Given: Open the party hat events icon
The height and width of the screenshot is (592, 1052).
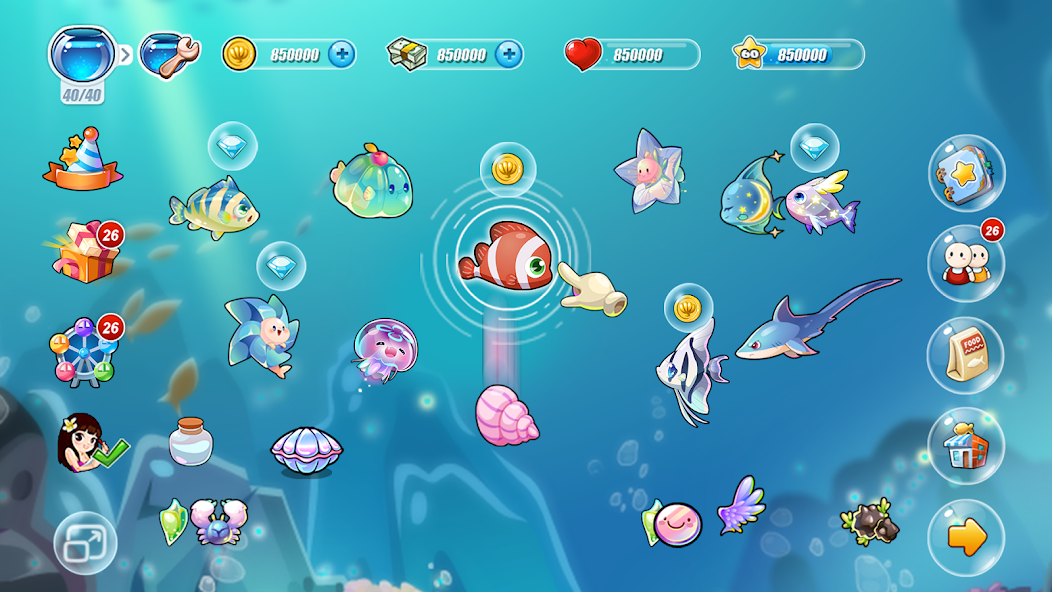Looking at the screenshot, I should 83,160.
